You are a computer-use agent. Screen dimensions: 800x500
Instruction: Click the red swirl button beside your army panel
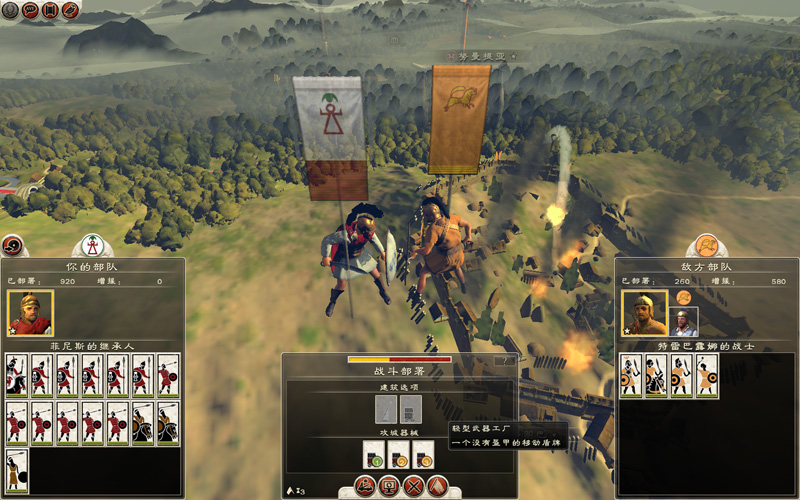coord(13,245)
